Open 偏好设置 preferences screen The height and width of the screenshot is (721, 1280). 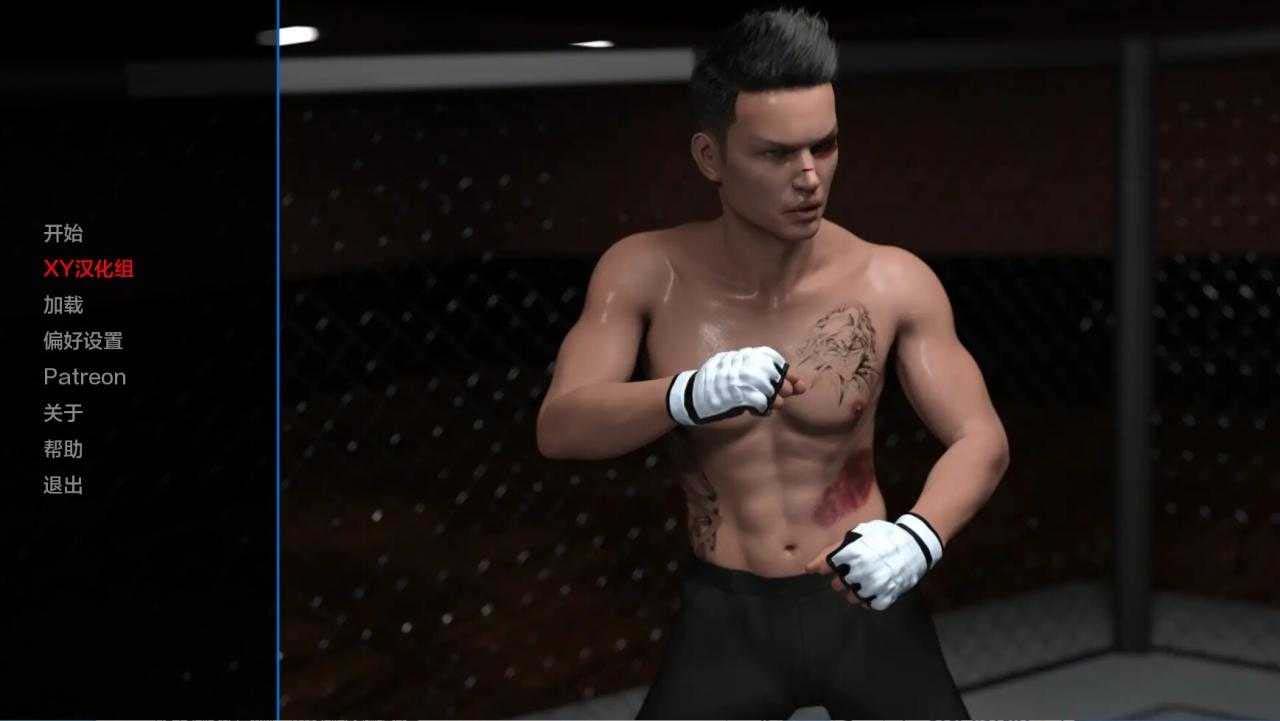[x=84, y=340]
